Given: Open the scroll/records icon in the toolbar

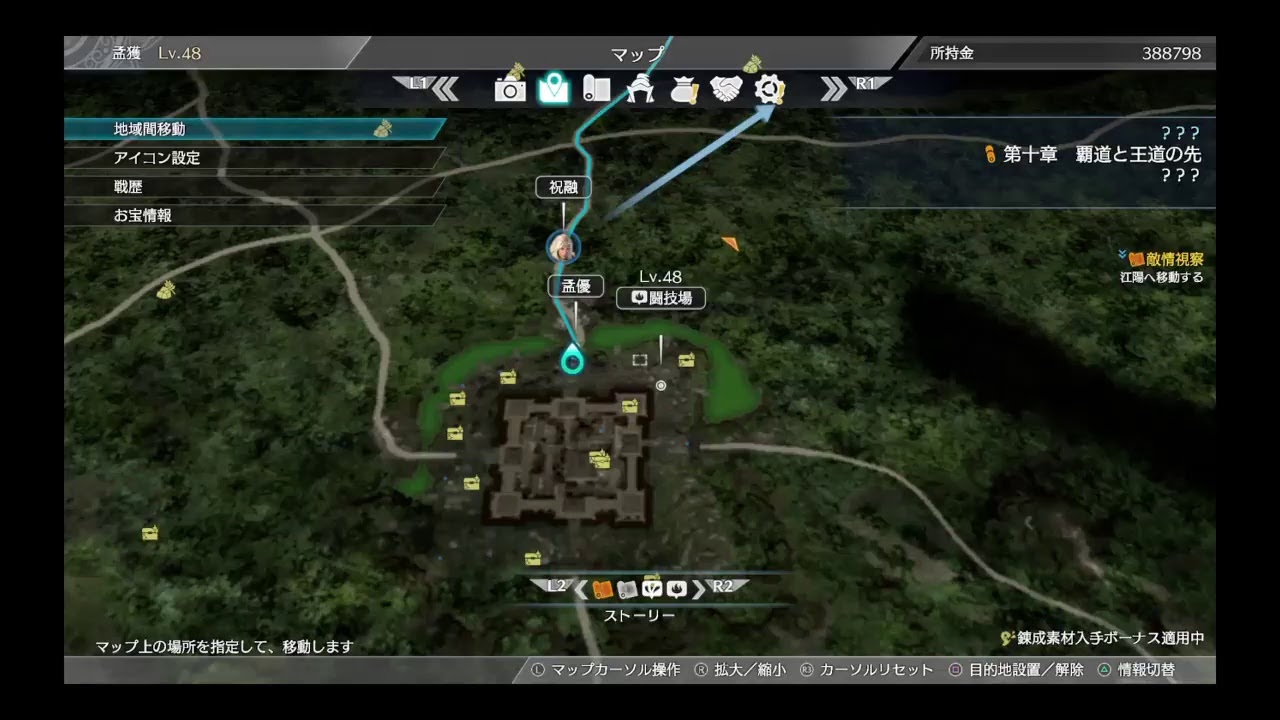Looking at the screenshot, I should tap(598, 89).
